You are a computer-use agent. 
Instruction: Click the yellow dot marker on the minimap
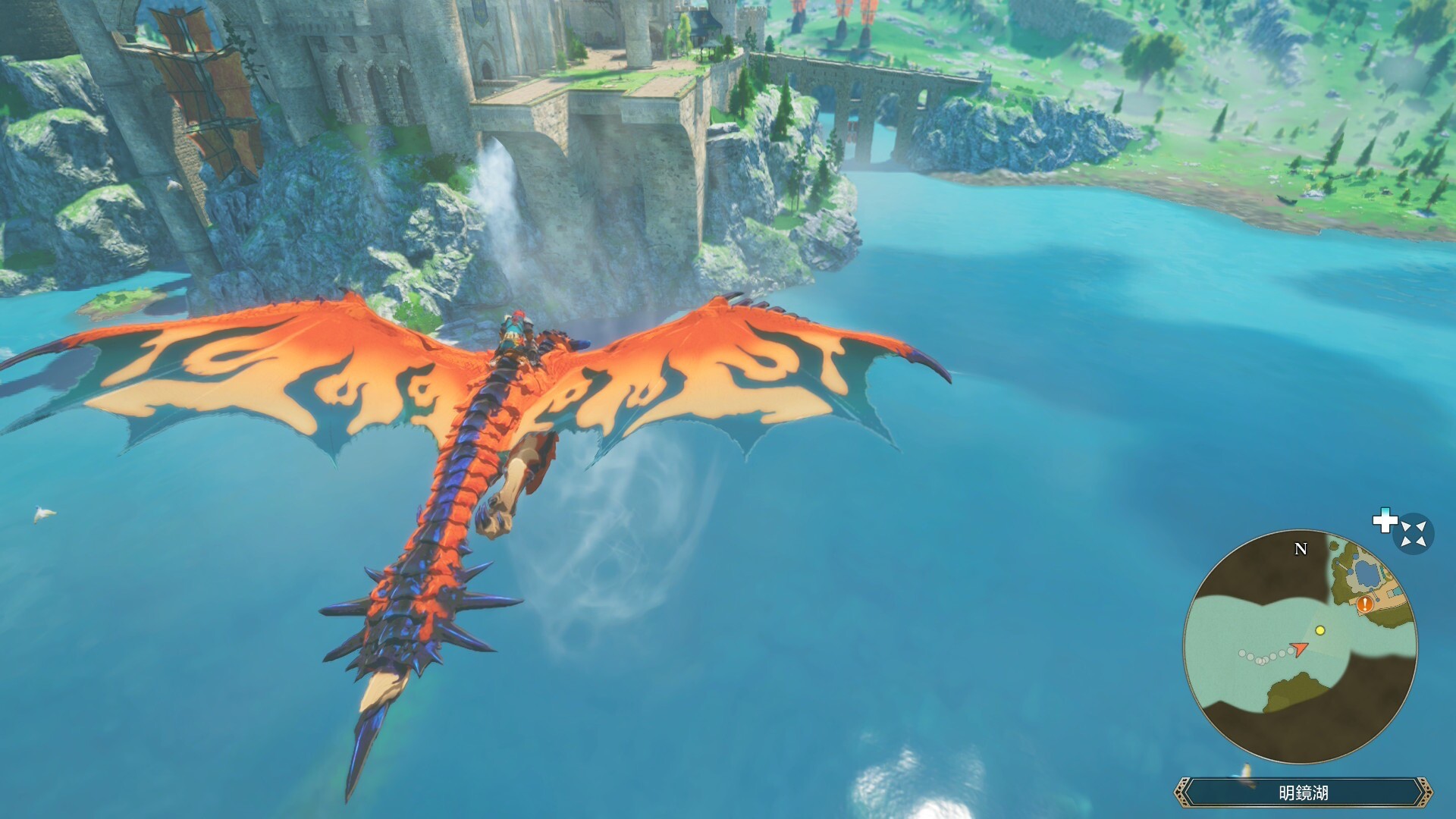coord(1320,630)
